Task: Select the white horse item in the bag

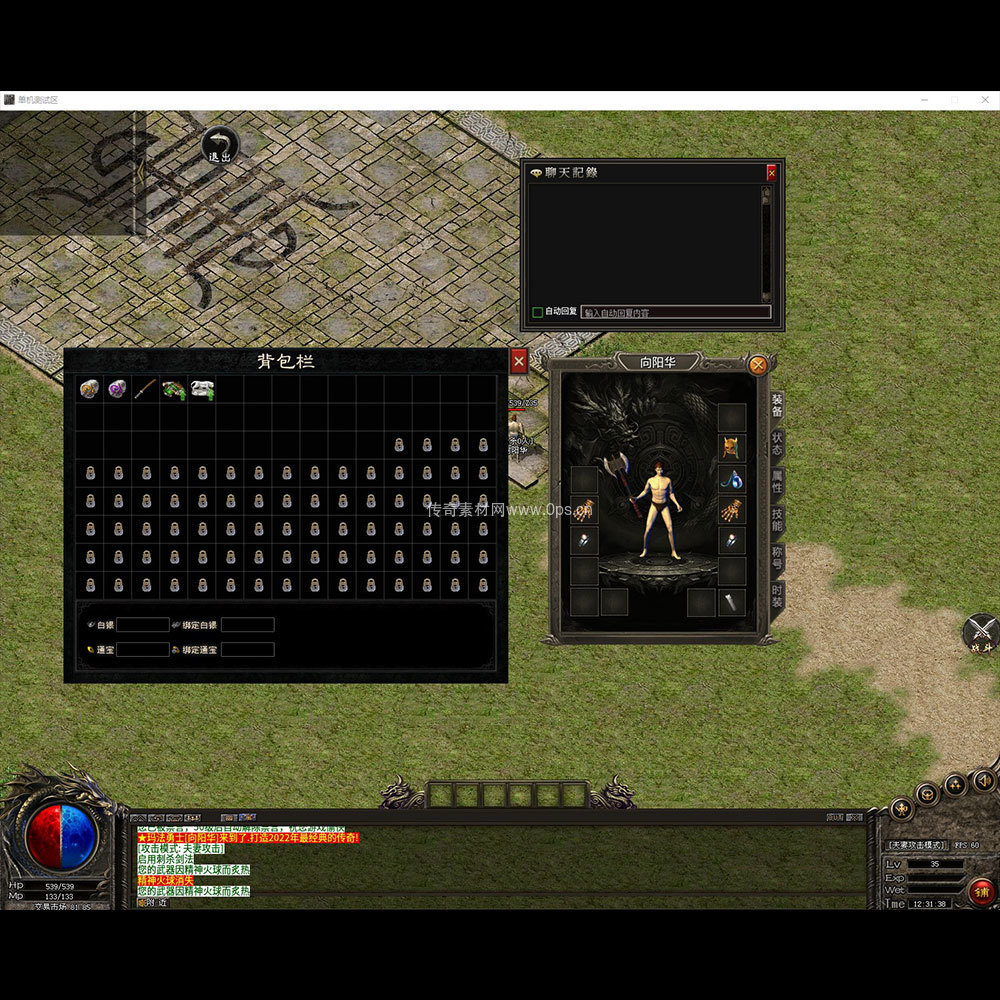Action: click(202, 389)
